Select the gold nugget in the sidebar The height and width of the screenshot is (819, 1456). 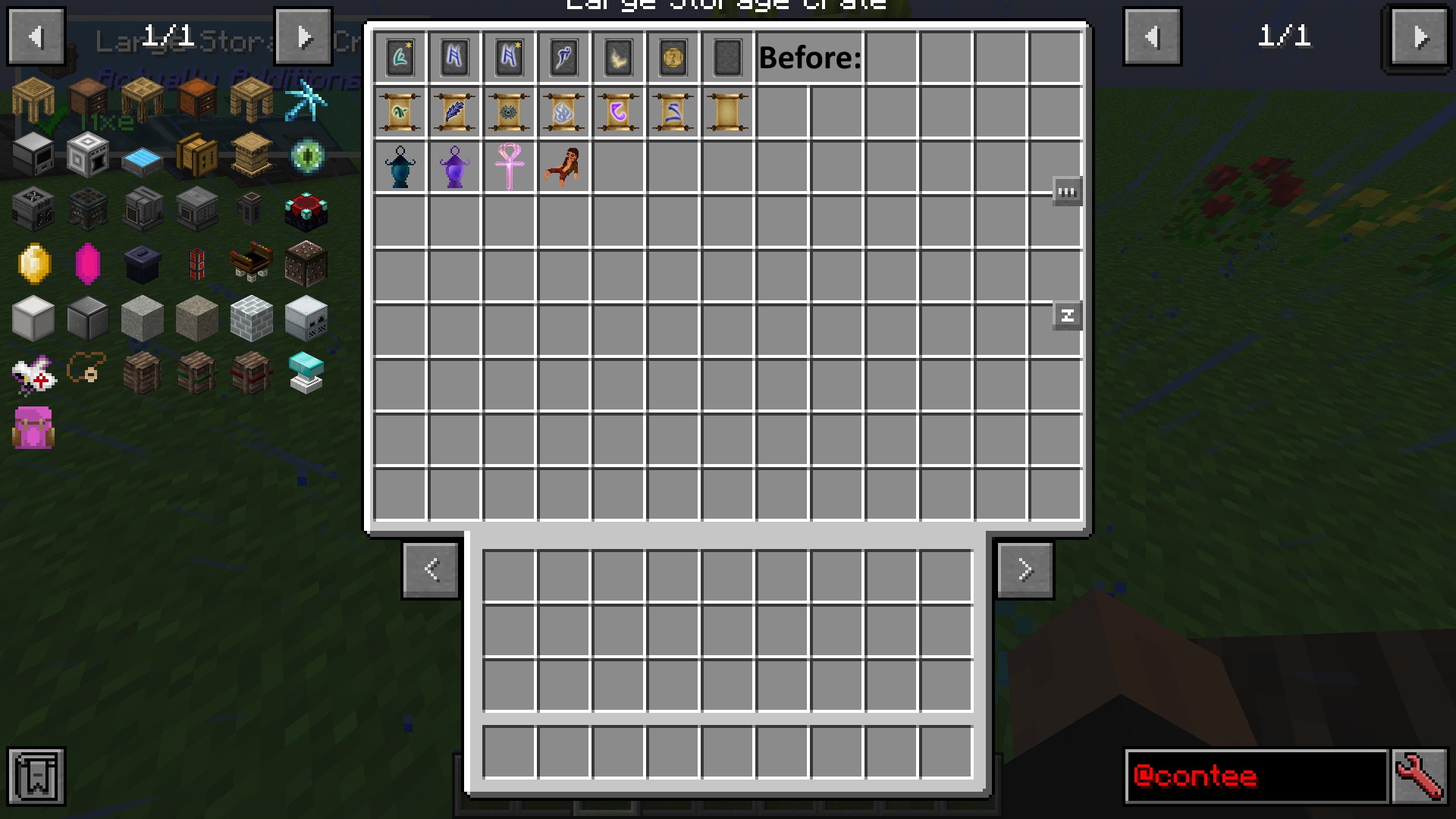pos(32,263)
